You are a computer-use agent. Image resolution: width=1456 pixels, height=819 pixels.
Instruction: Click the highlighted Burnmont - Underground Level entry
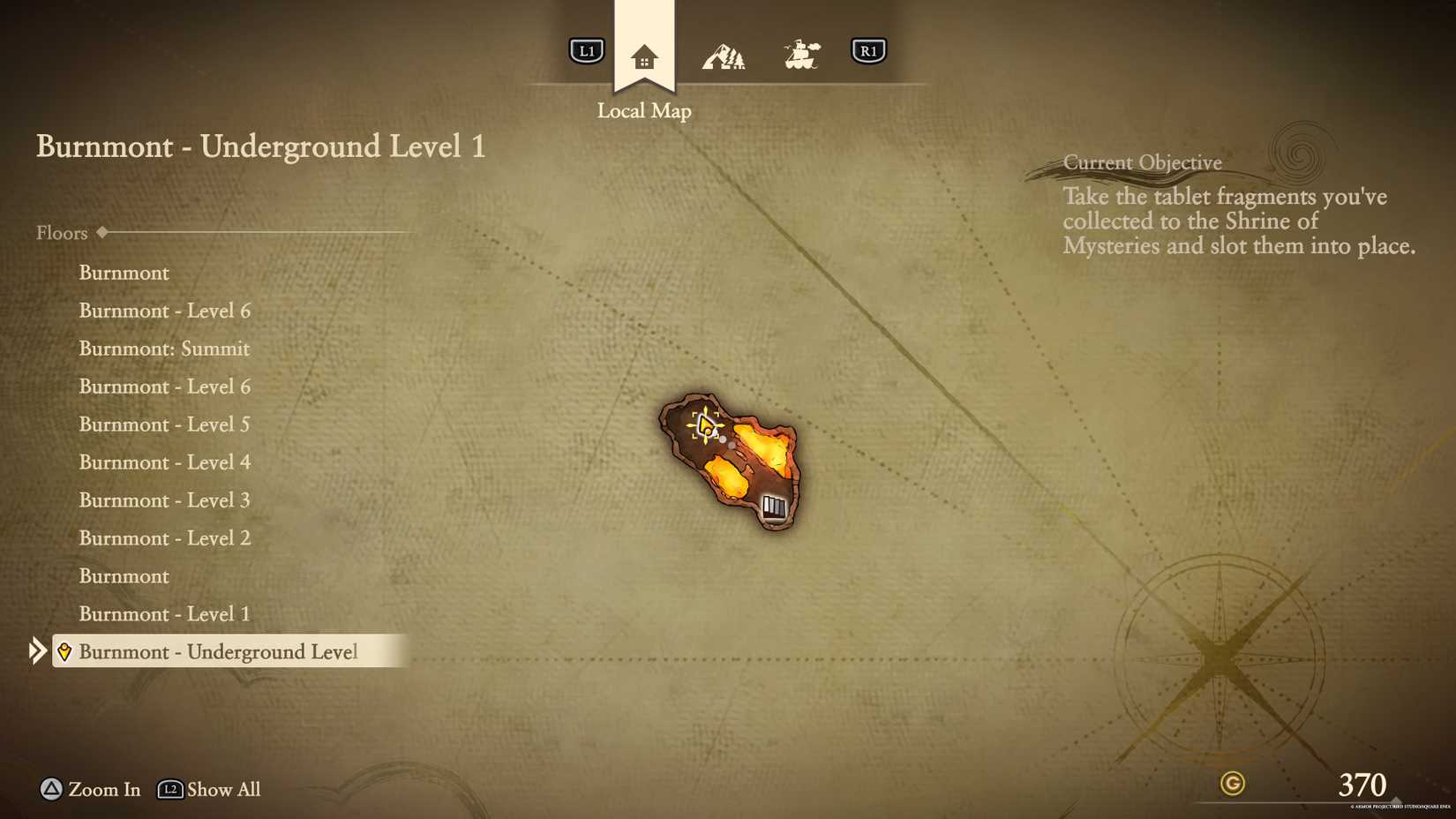[x=218, y=652]
